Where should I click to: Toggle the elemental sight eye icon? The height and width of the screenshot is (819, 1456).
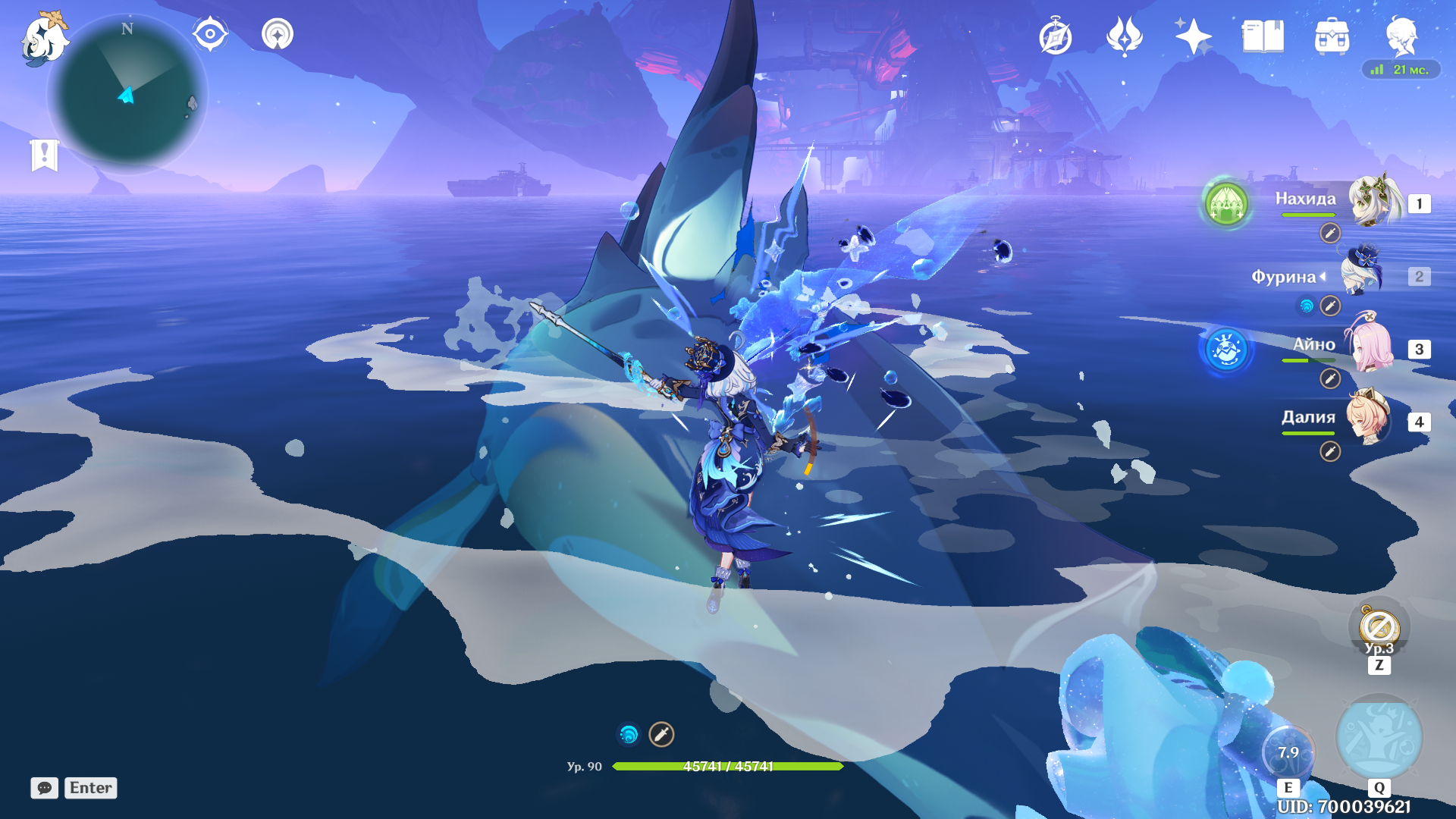coord(210,34)
